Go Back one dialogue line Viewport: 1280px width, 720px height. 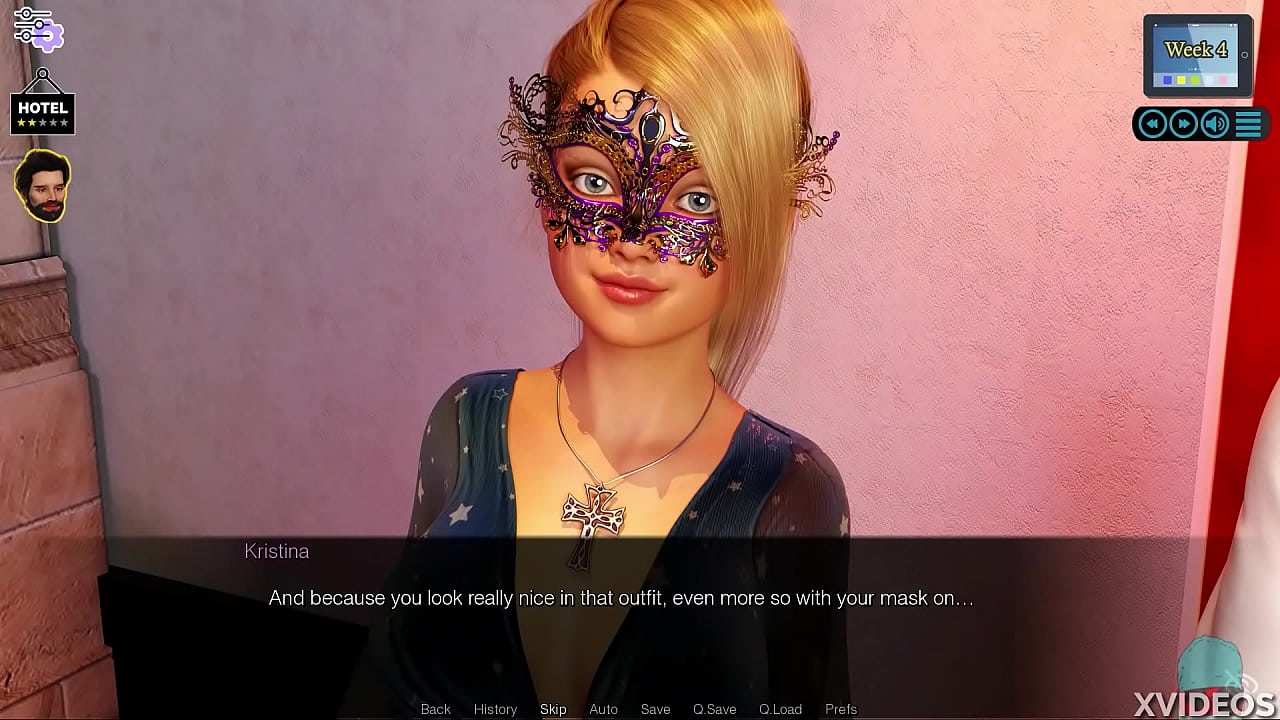pos(435,709)
